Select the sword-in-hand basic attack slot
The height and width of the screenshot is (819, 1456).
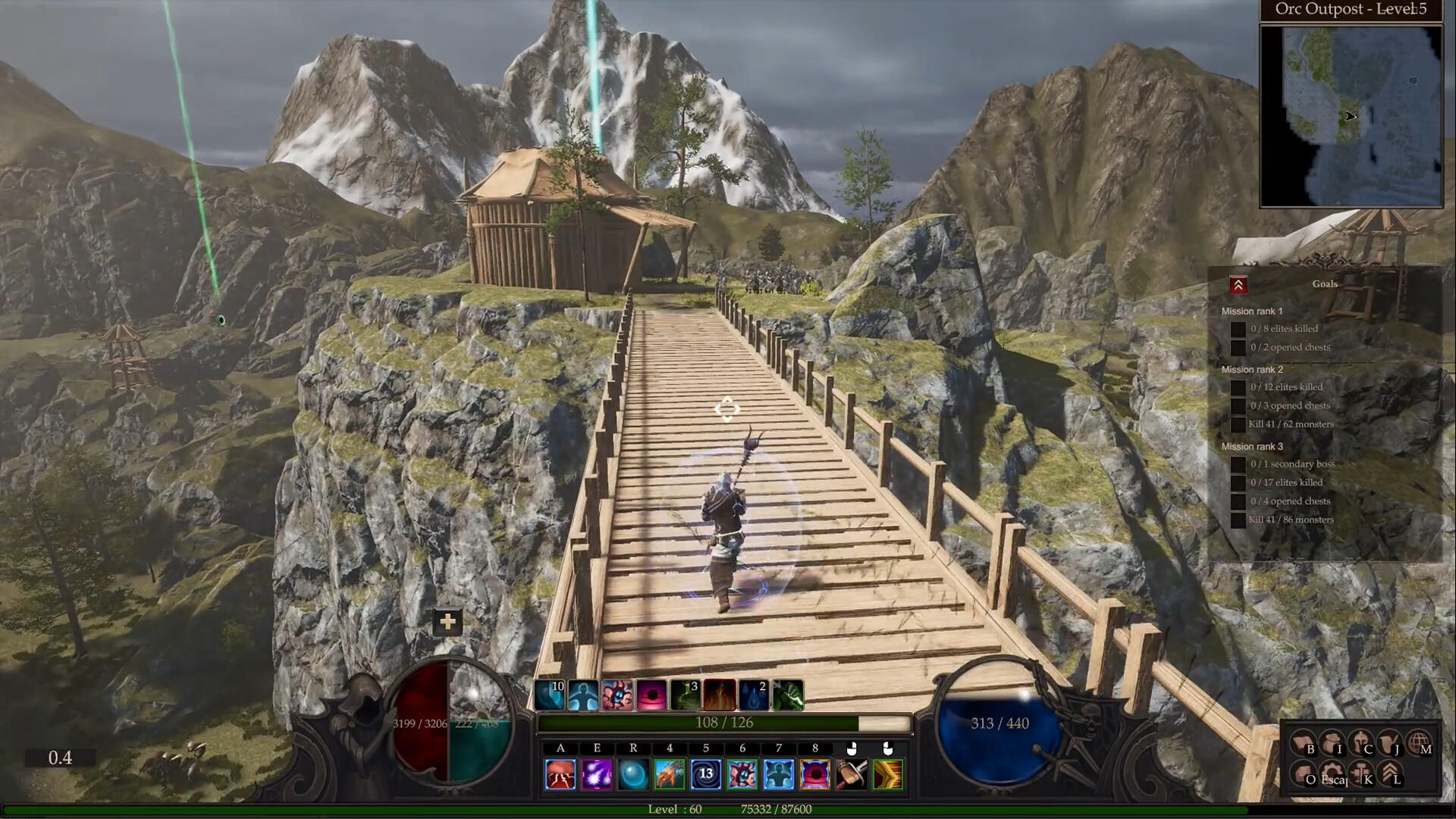(852, 775)
